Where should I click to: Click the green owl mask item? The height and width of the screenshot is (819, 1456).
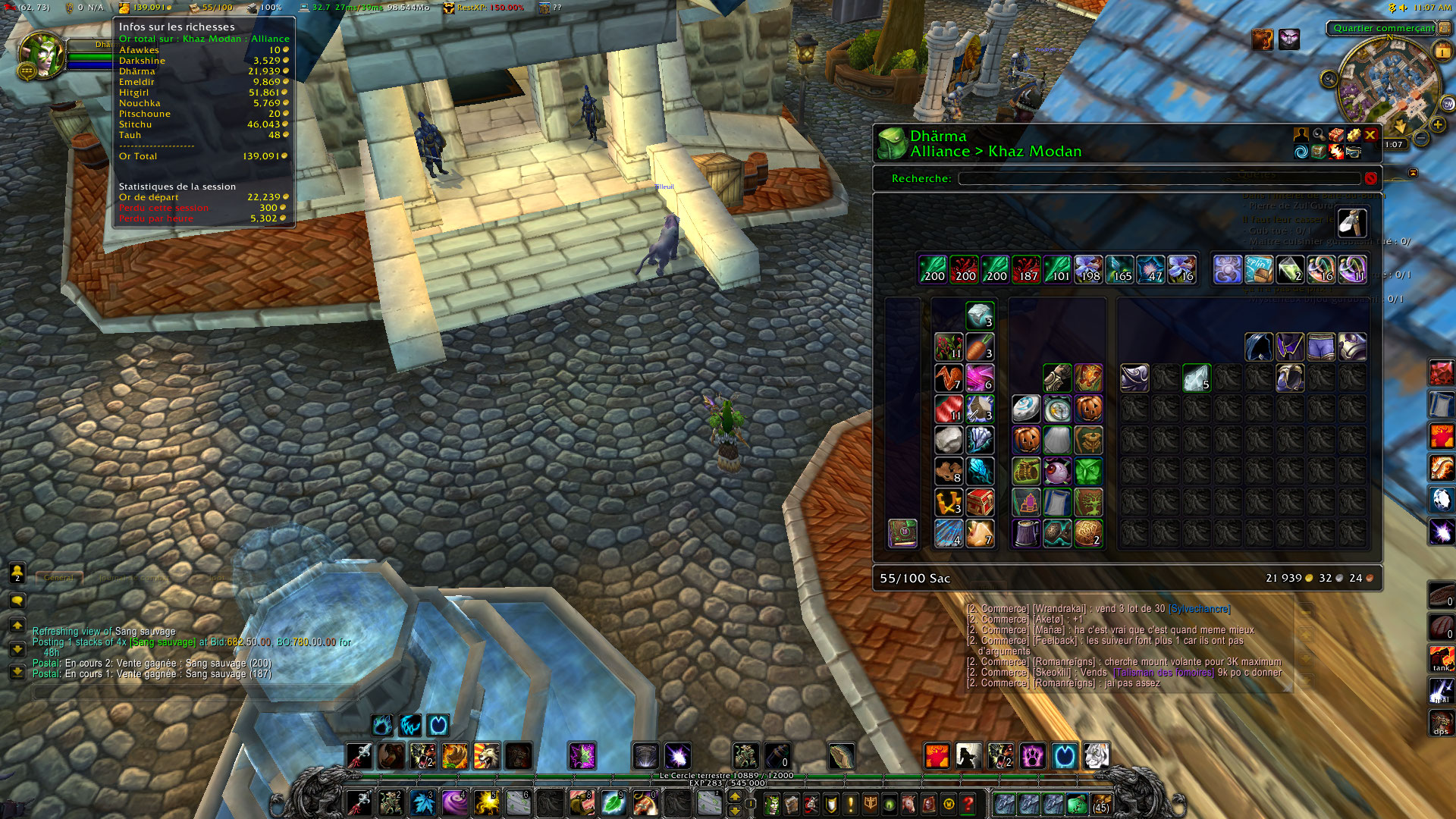[x=1087, y=471]
